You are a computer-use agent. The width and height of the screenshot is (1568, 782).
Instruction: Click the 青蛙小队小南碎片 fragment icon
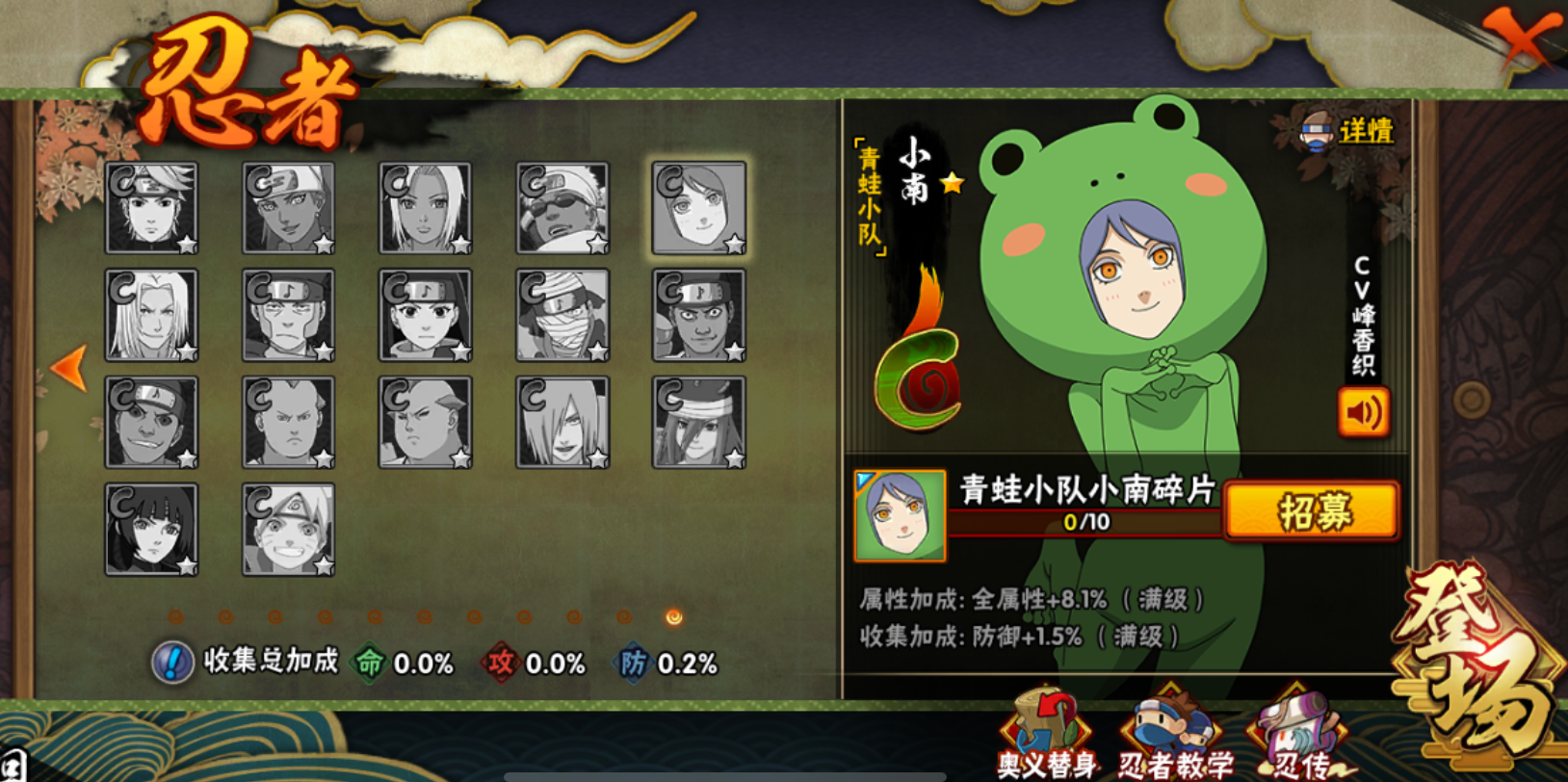900,516
